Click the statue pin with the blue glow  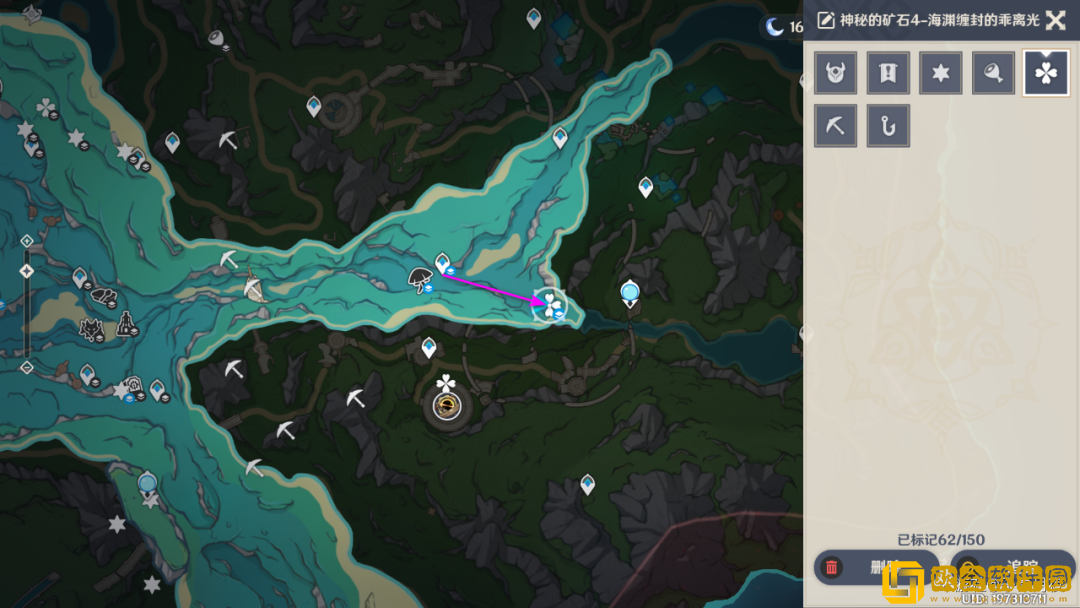(x=630, y=293)
